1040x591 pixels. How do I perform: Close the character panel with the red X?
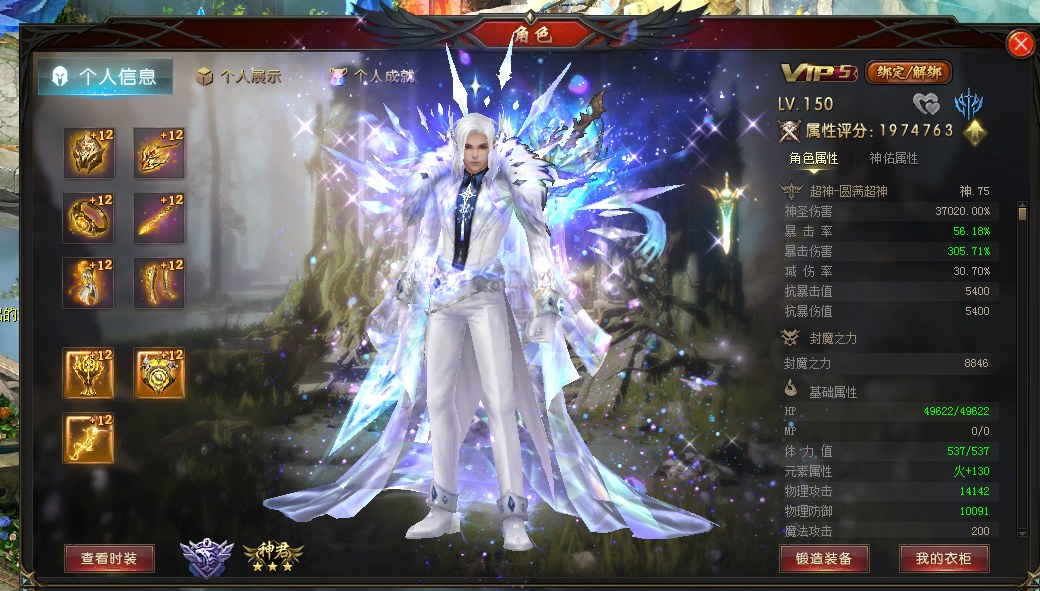[1020, 44]
